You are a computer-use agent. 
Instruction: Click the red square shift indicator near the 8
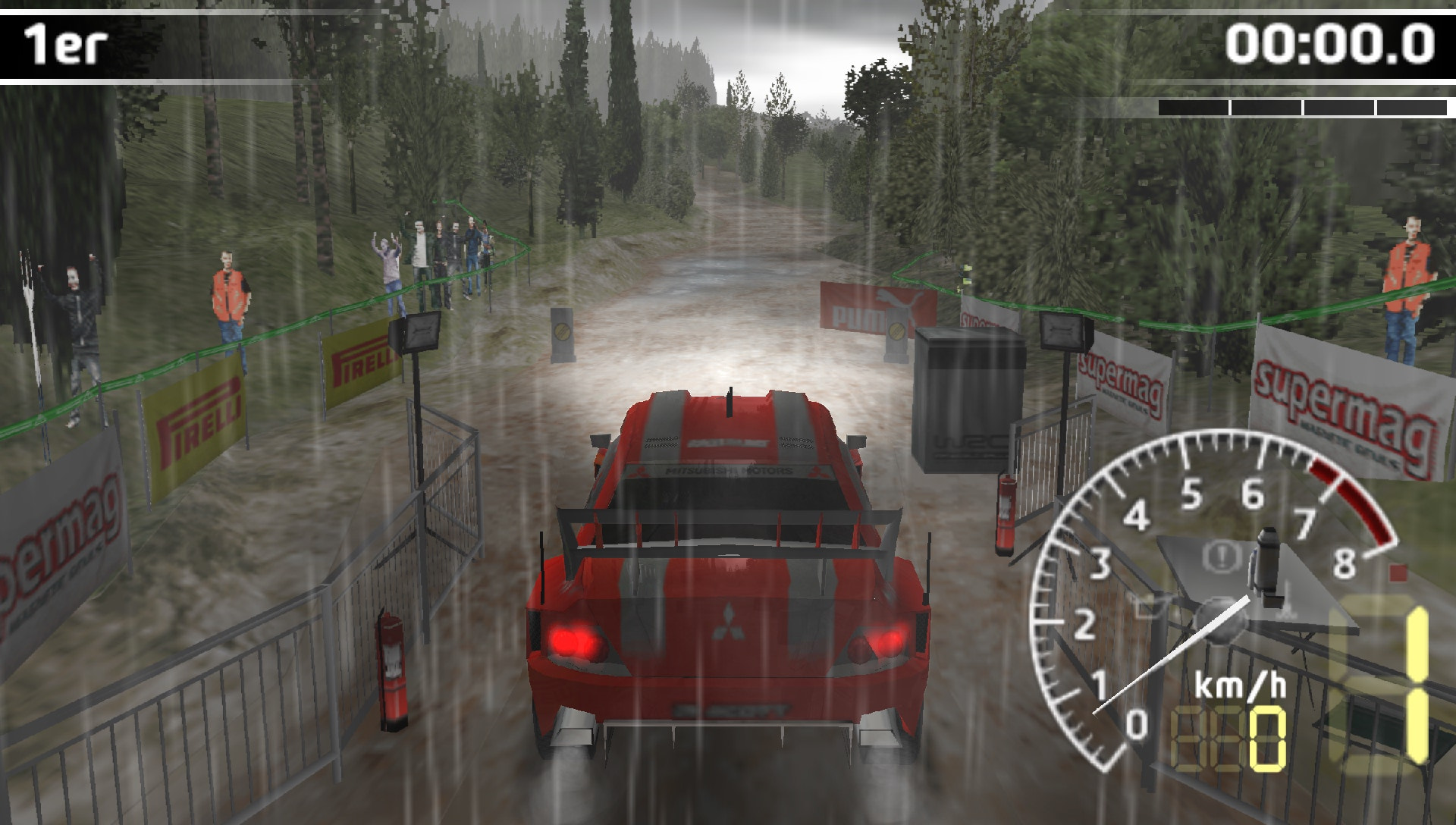(1398, 571)
